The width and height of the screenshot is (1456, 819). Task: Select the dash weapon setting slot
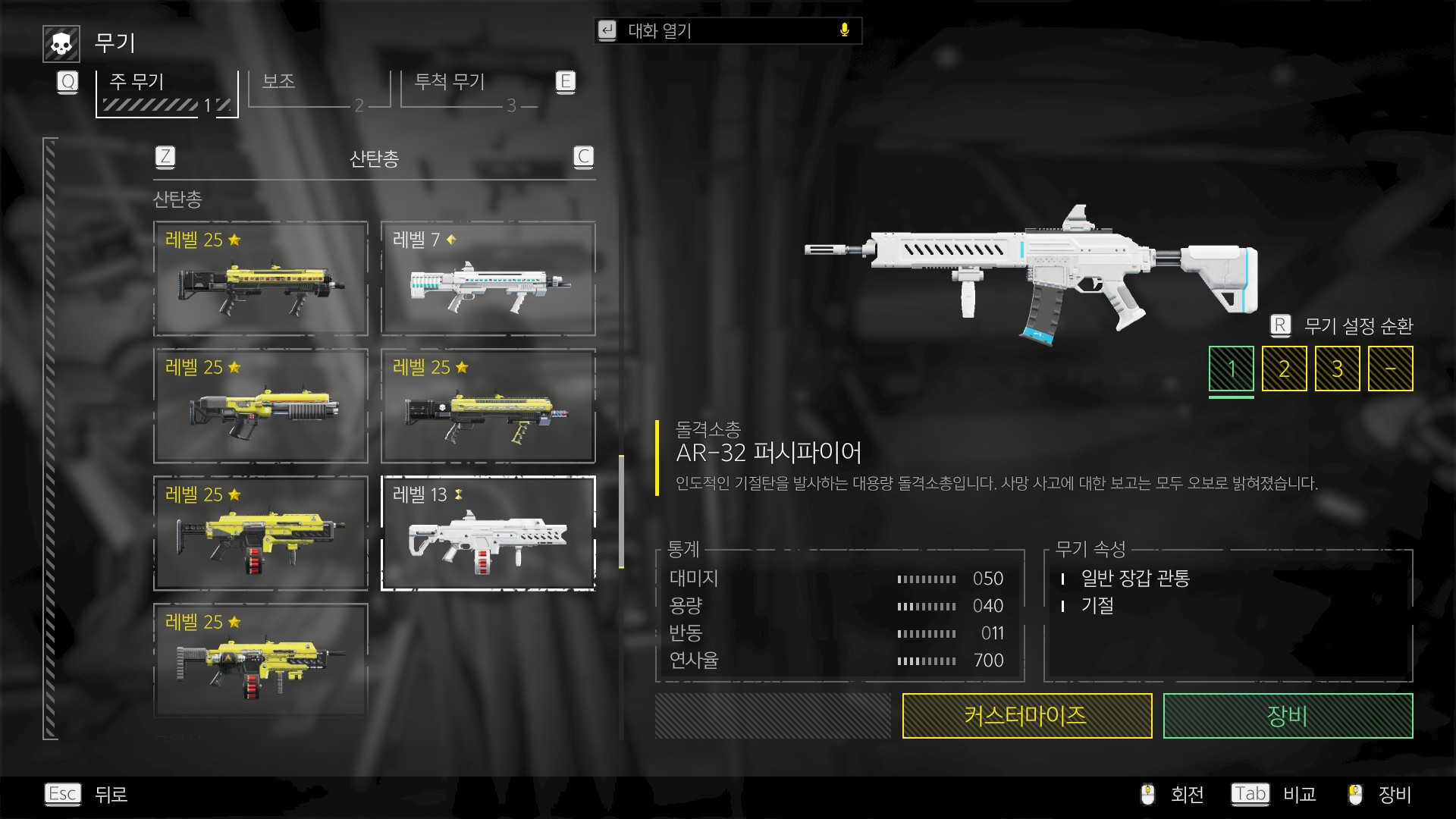click(1390, 369)
